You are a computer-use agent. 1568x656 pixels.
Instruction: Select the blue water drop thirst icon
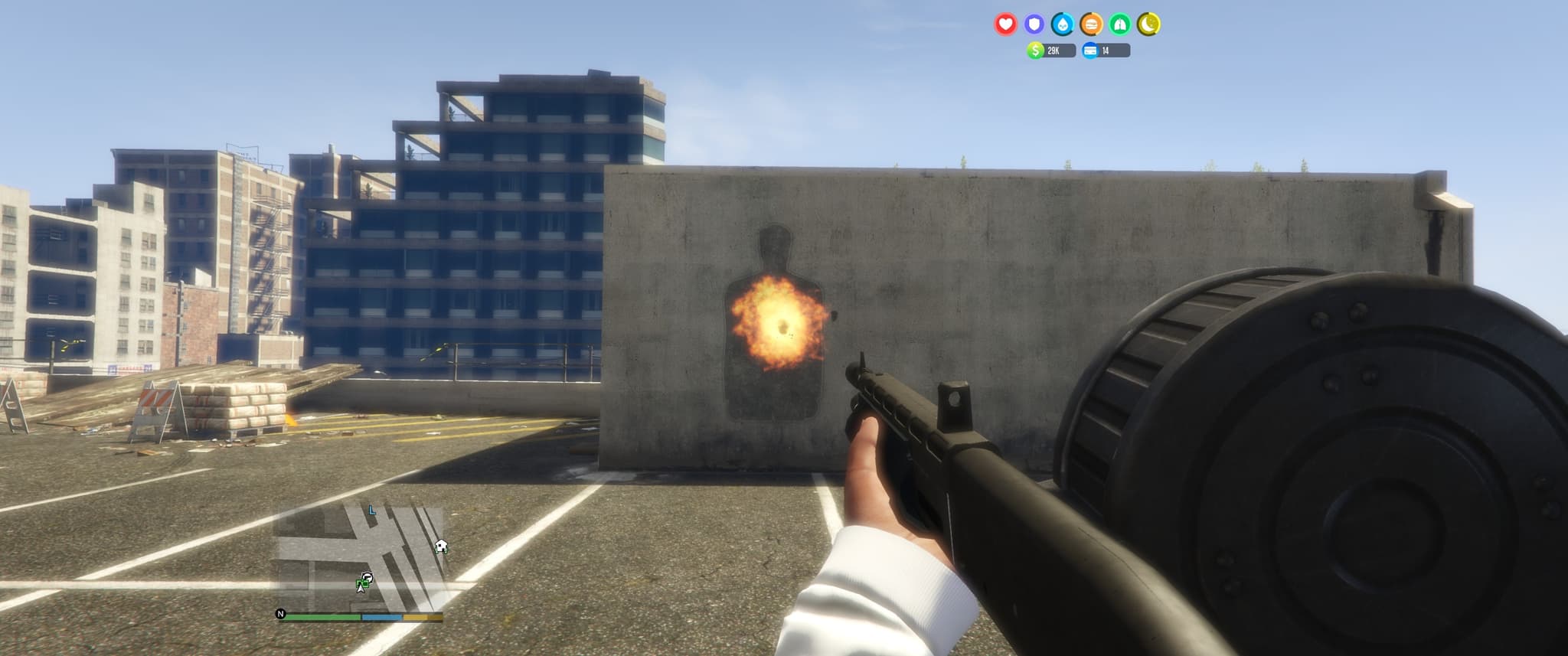(x=1063, y=24)
